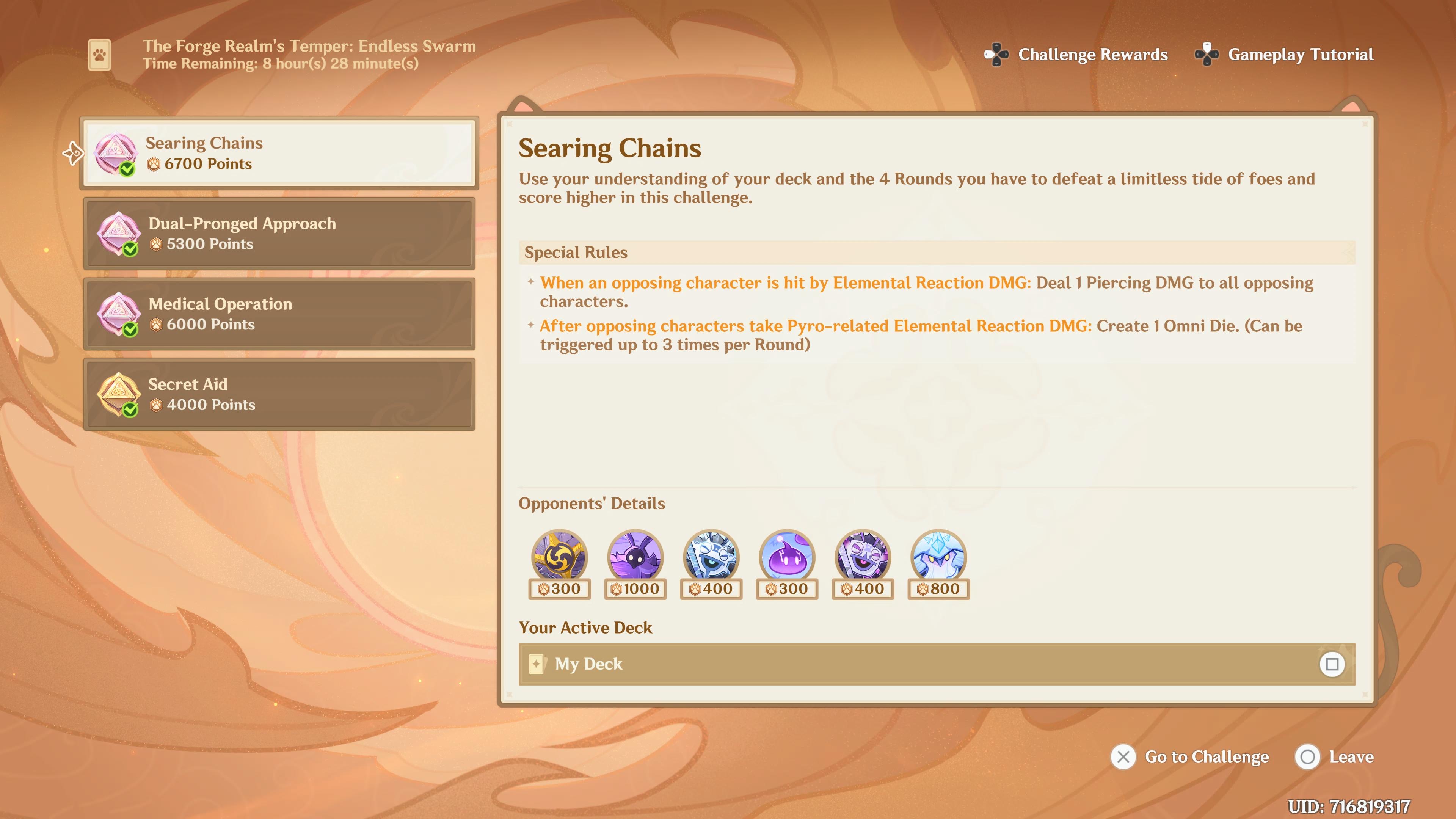Viewport: 1456px width, 819px height.
Task: Click the My Deck card icon
Action: pos(538,664)
